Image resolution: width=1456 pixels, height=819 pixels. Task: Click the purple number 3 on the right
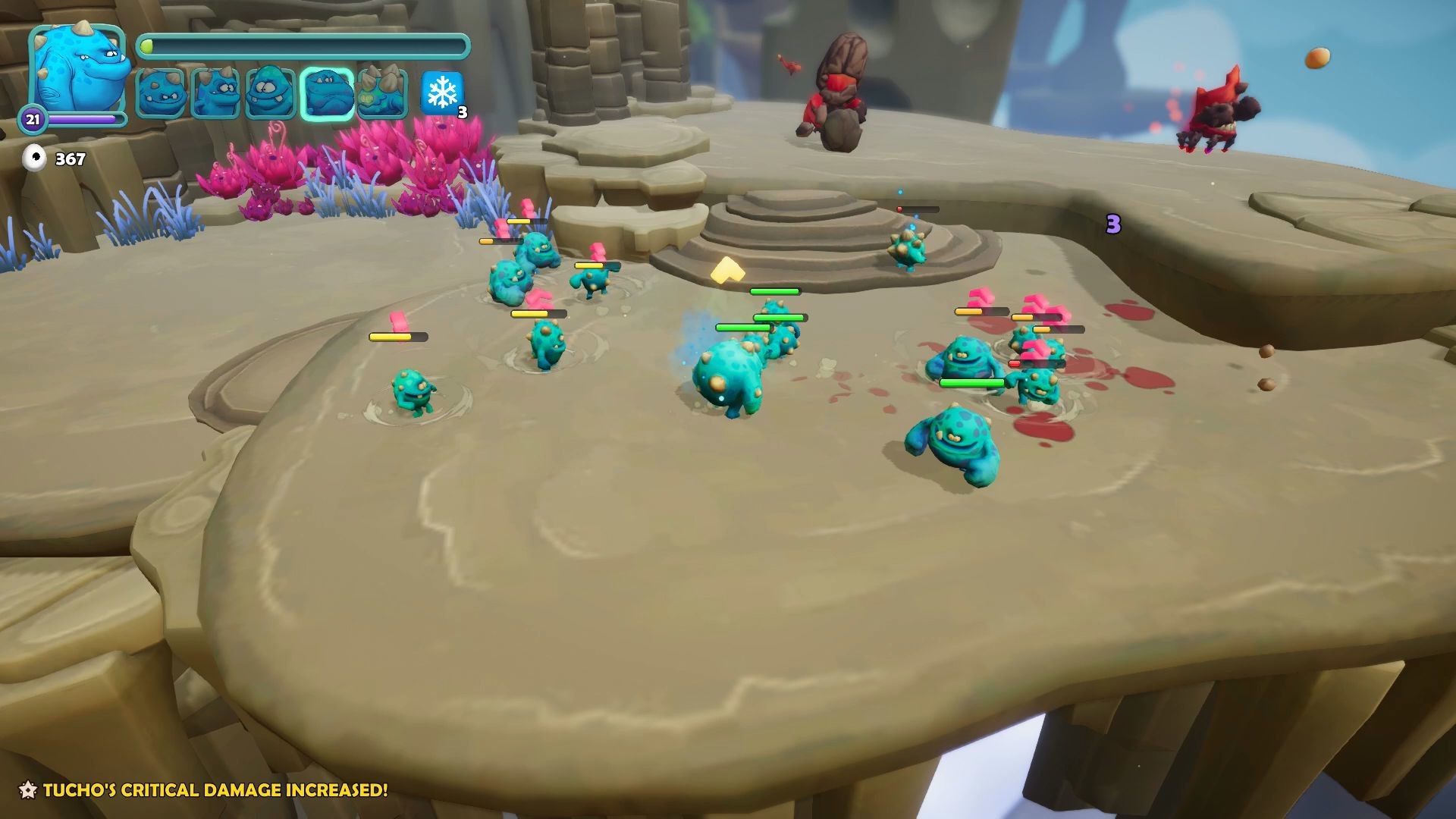click(1112, 225)
